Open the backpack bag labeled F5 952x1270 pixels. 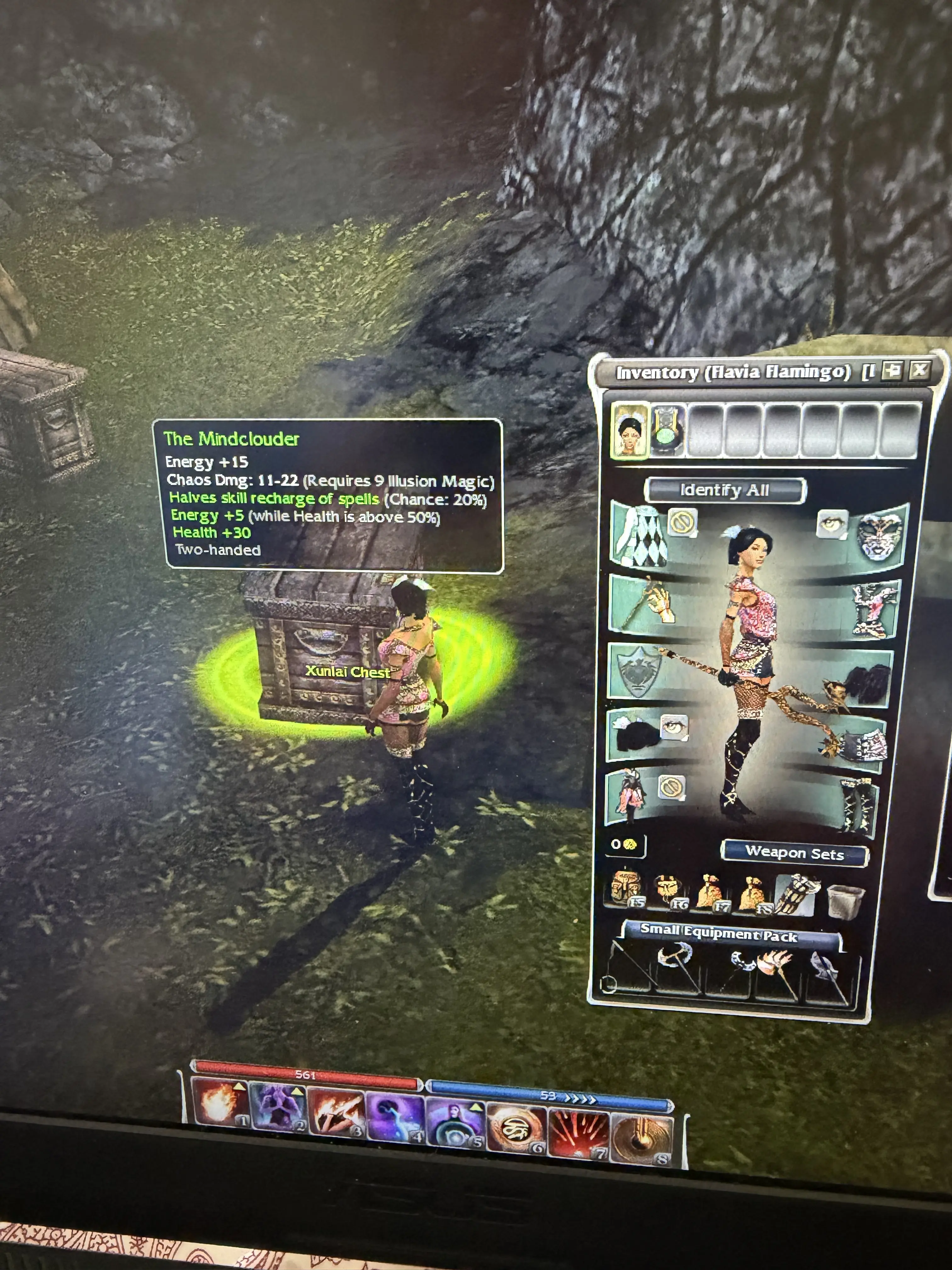[x=627, y=891]
